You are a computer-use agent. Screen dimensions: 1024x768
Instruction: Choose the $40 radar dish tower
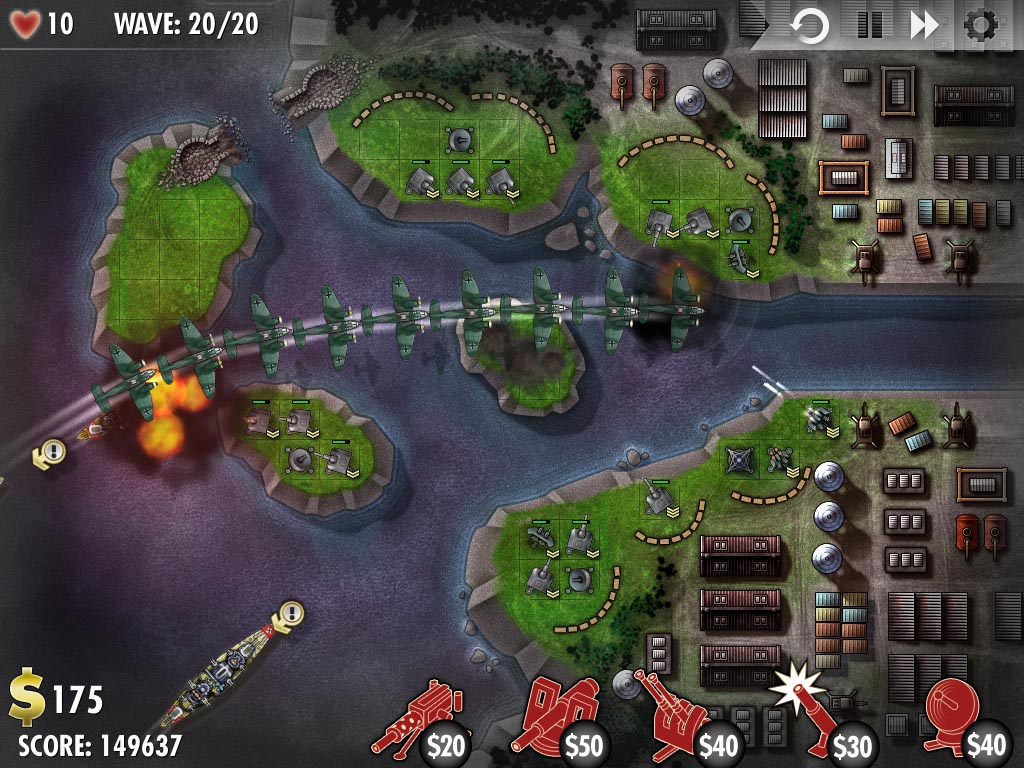pos(960,719)
